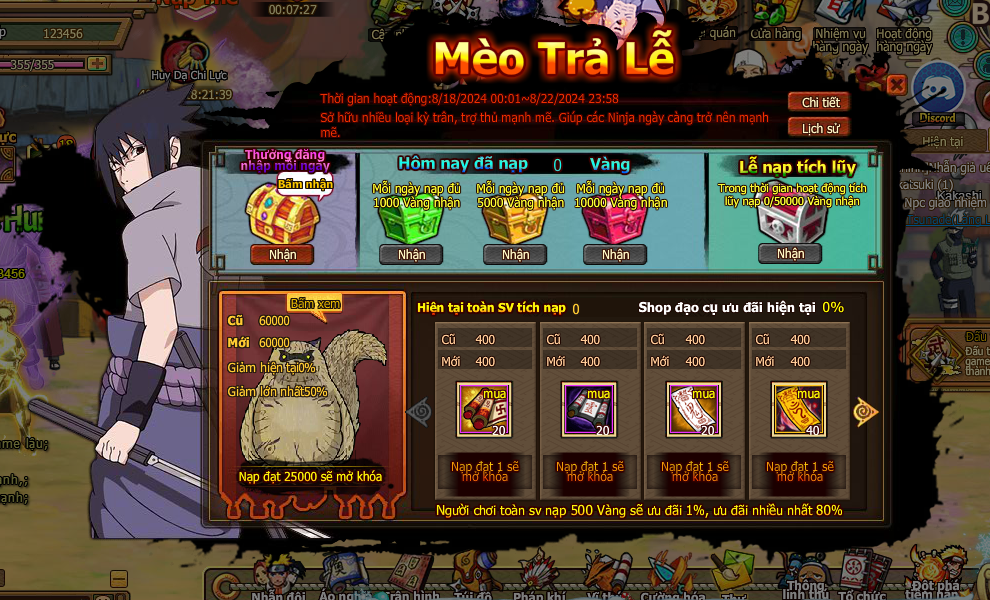Buy the red scroll item priced 400
The height and width of the screenshot is (600, 990).
tap(484, 410)
